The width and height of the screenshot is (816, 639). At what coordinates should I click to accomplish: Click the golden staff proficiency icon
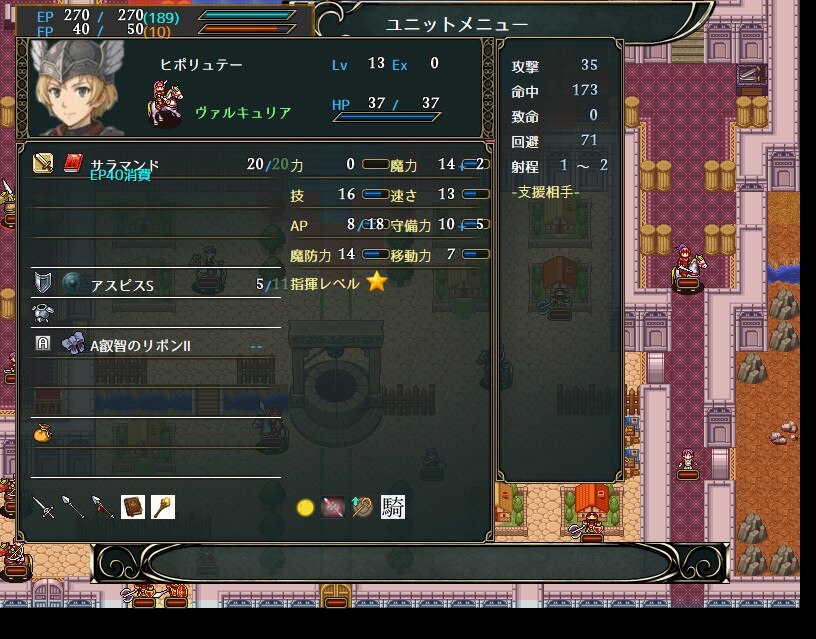click(x=163, y=507)
